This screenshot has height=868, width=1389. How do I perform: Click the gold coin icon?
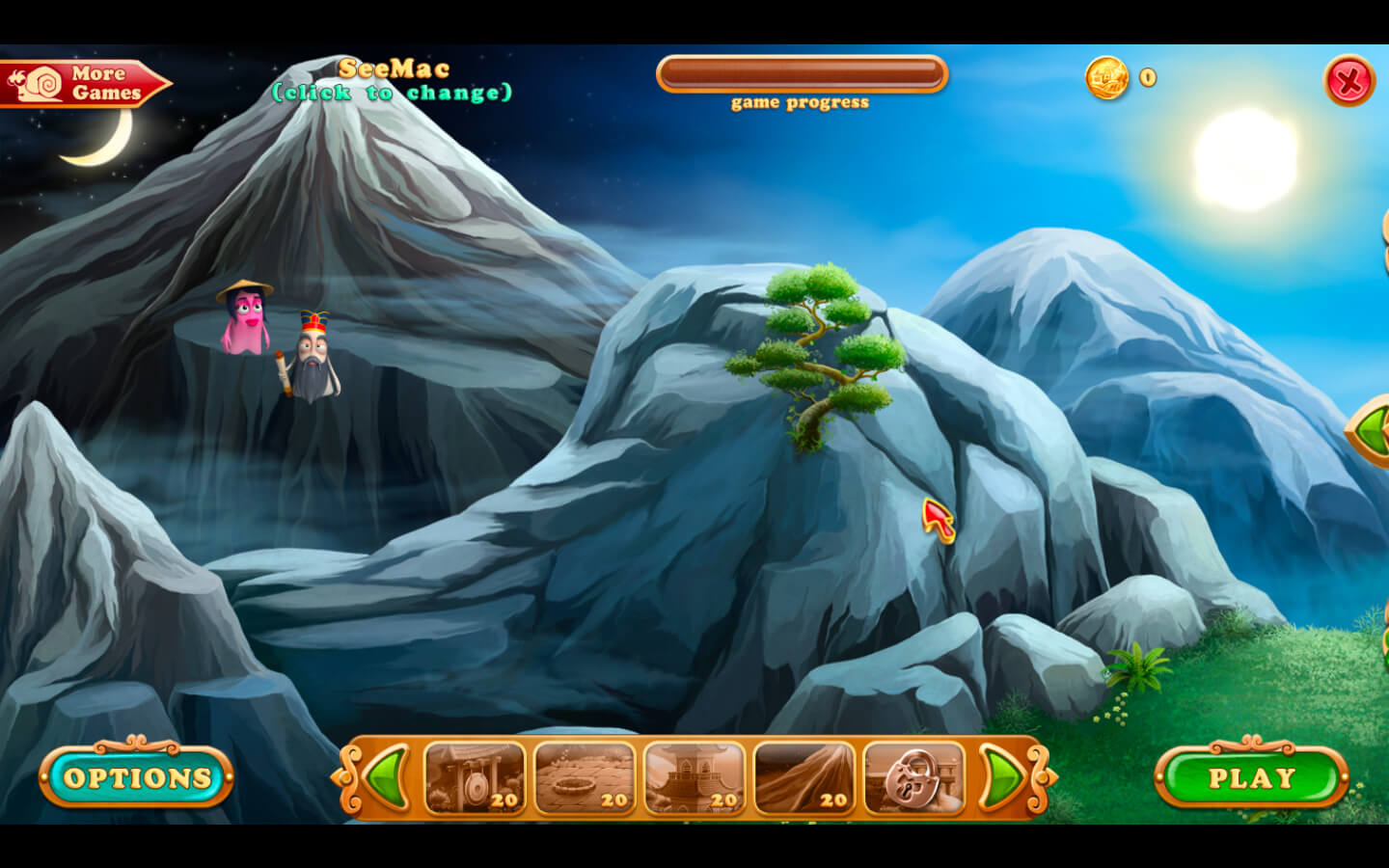[x=1106, y=77]
